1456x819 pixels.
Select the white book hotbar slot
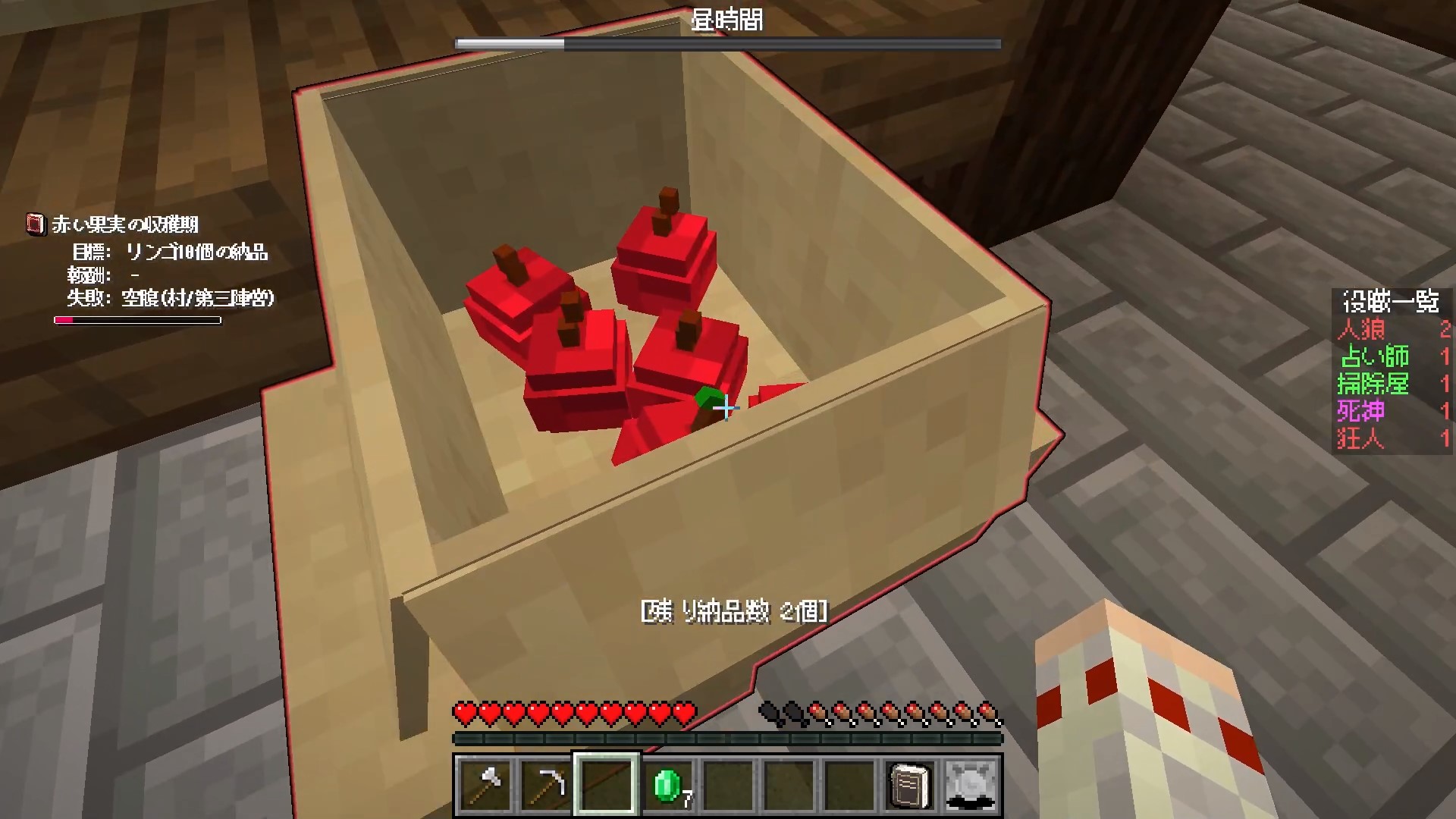point(910,785)
